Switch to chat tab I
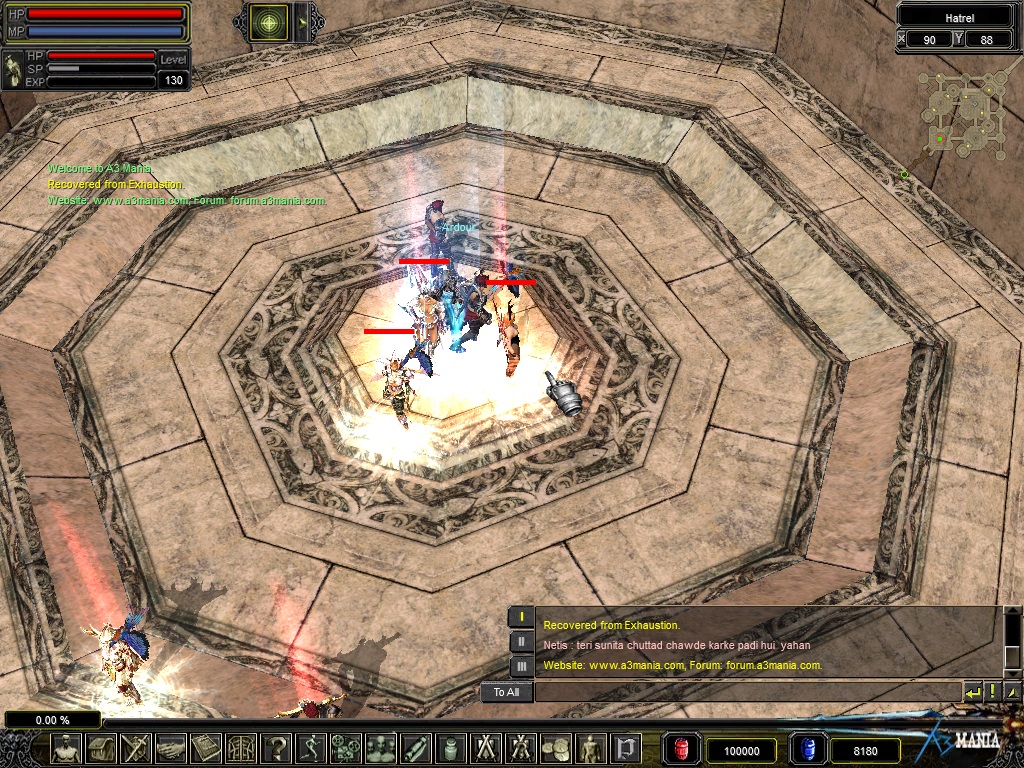This screenshot has width=1024, height=768. click(x=521, y=617)
